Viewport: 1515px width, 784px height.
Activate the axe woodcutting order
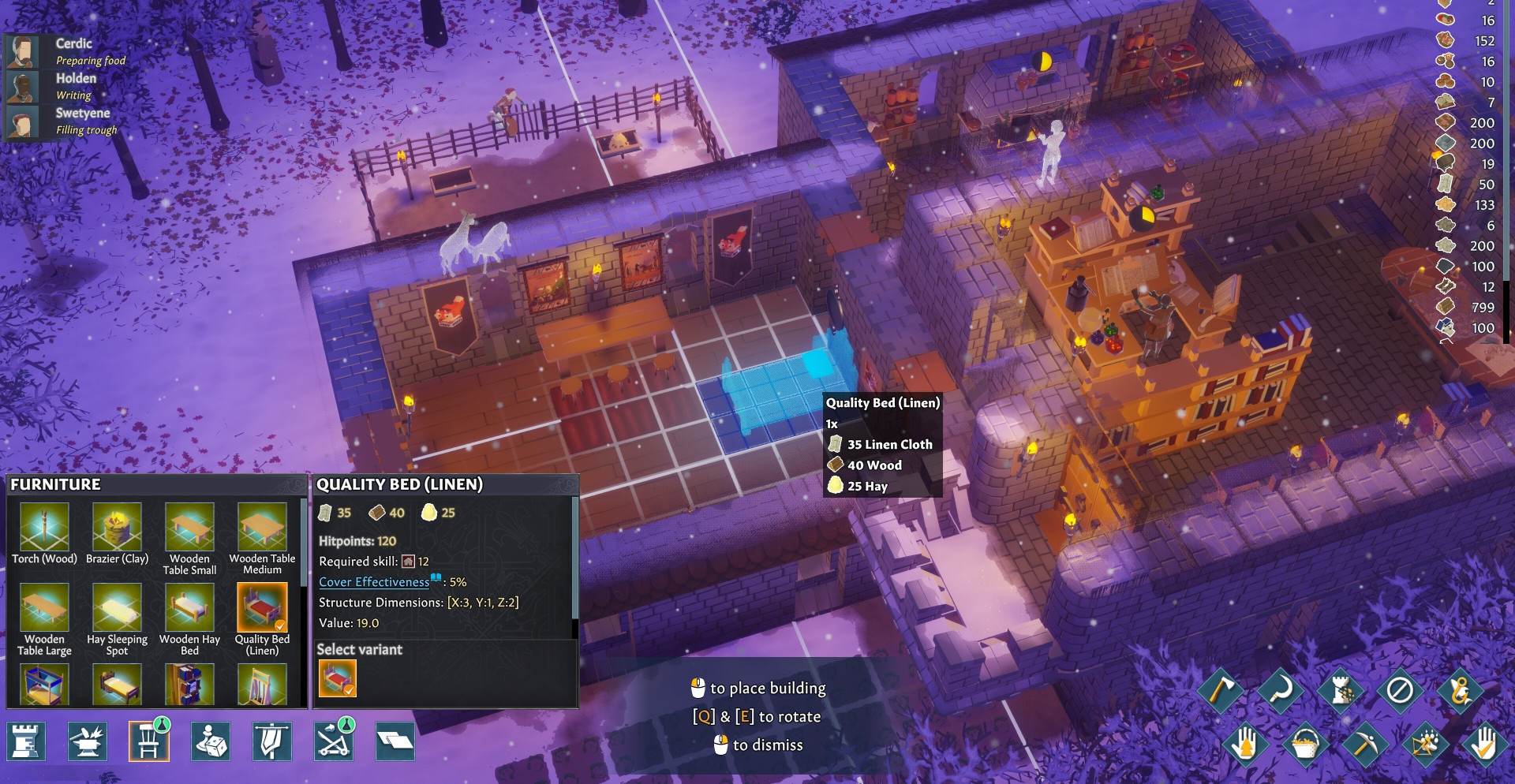pos(1220,690)
